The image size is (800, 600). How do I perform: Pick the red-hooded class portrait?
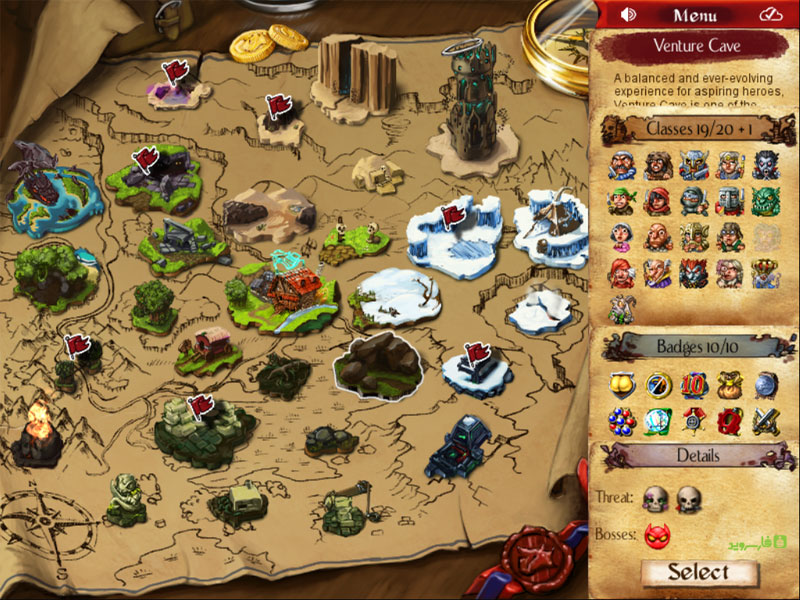pyautogui.click(x=658, y=200)
